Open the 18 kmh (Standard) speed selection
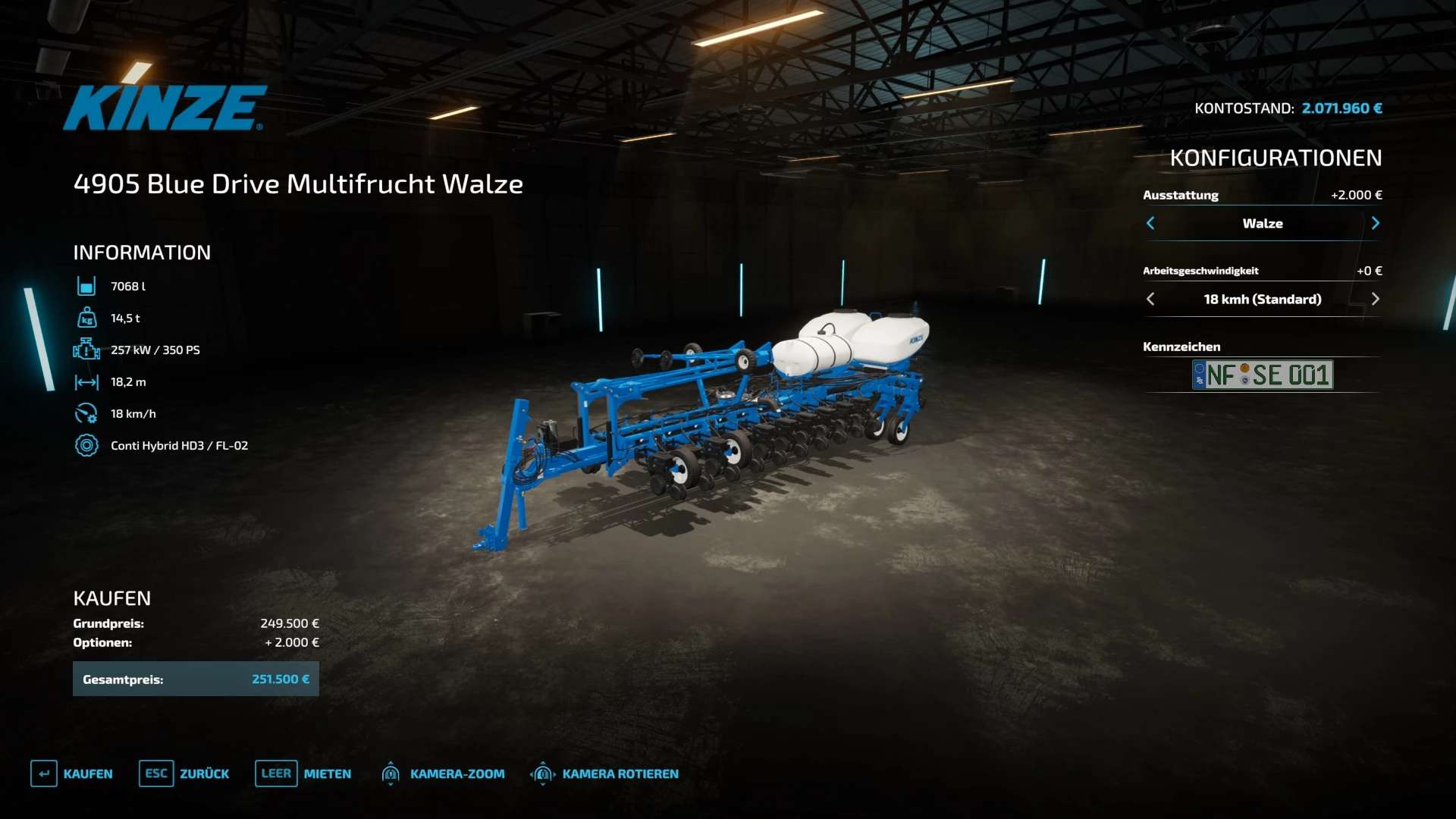 click(x=1262, y=299)
